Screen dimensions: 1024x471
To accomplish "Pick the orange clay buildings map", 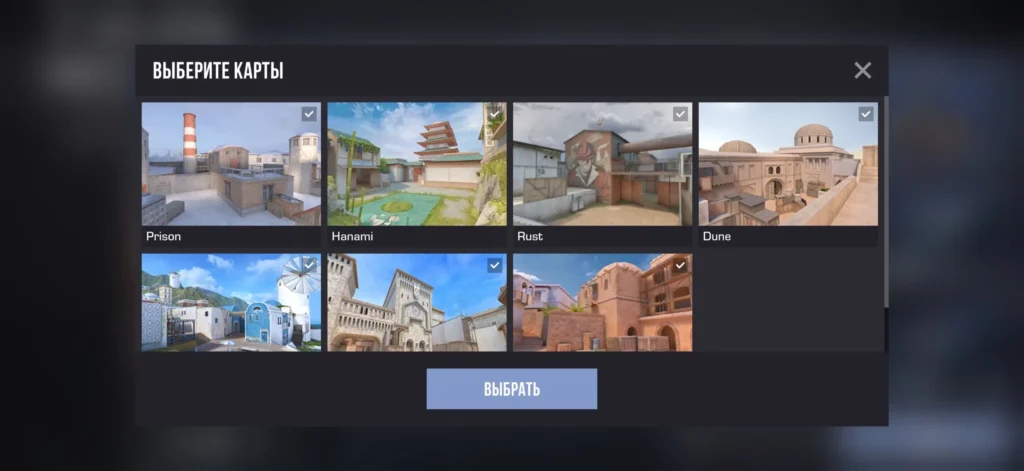I will (x=602, y=302).
